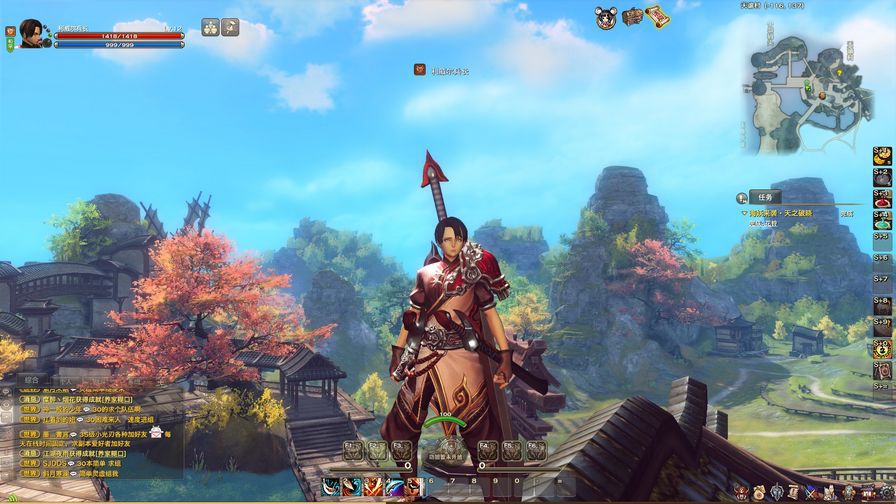The image size is (896, 504).
Task: Open the mouse-eared girl mascot icon
Action: (x=606, y=17)
